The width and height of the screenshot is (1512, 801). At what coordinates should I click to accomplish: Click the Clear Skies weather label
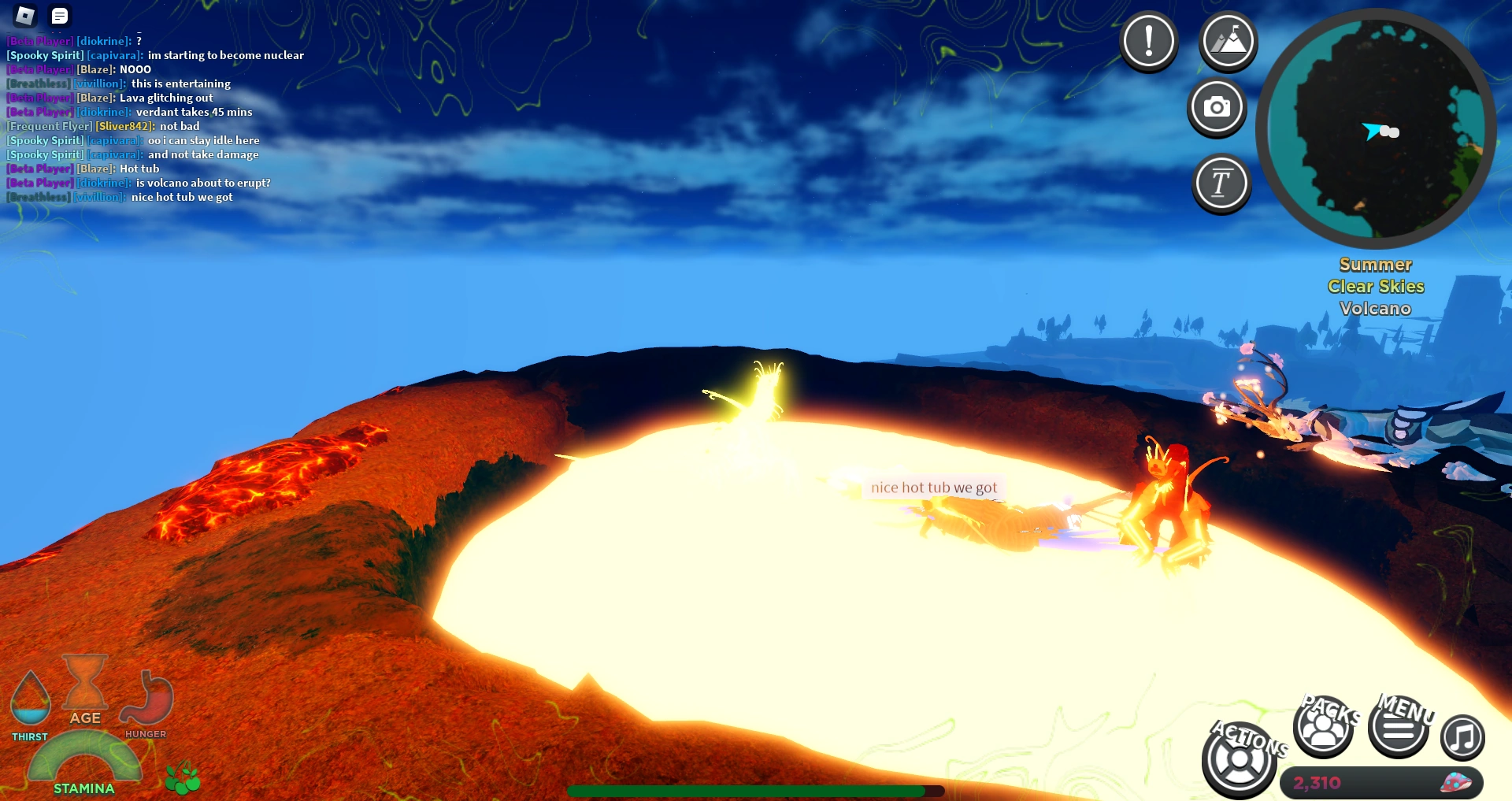(x=1375, y=287)
